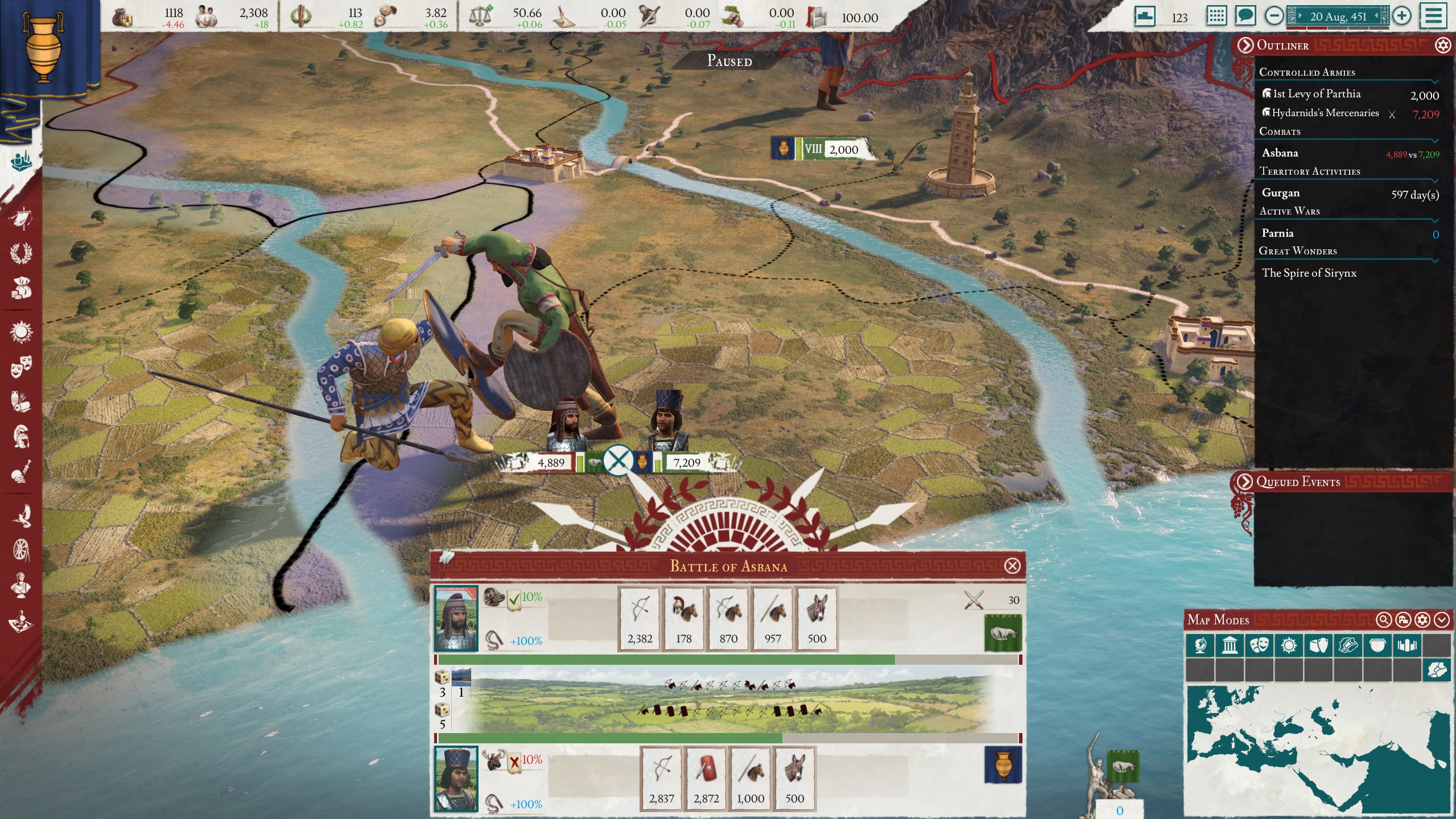Select Hydarnids's Mercenaries in outliner
The width and height of the screenshot is (1456, 819).
(x=1325, y=113)
